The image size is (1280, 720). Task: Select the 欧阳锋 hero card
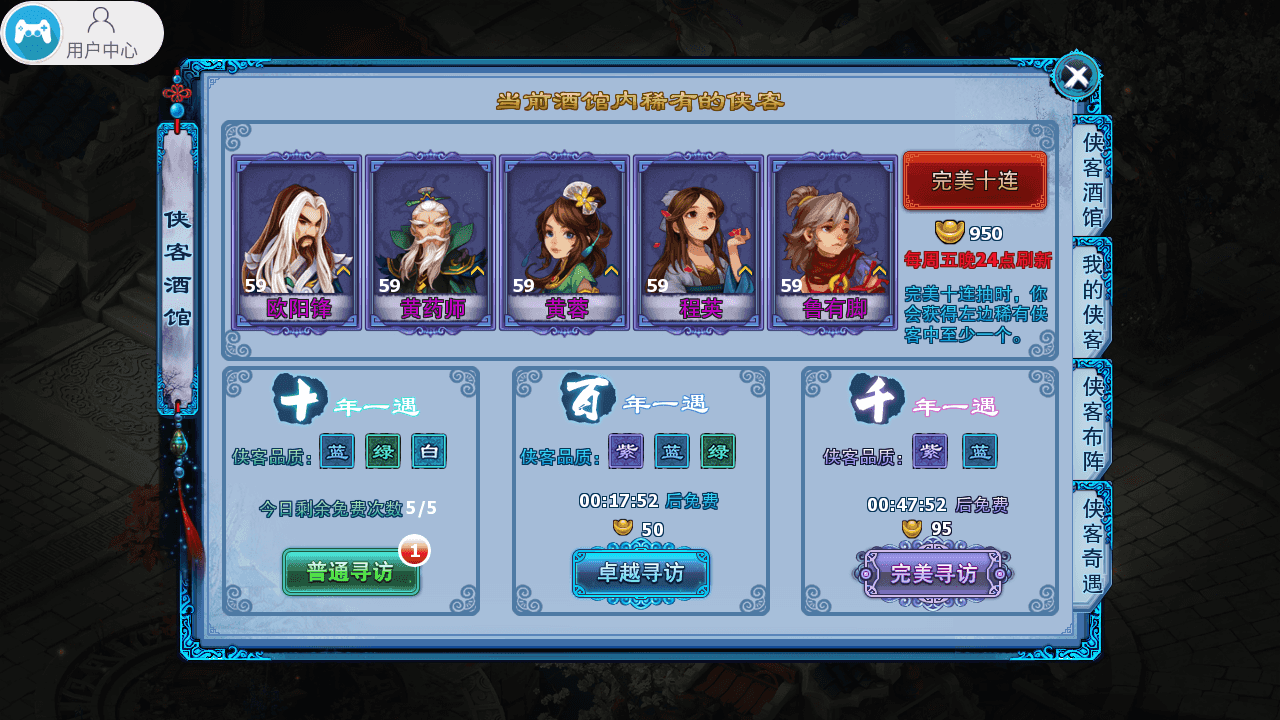297,242
